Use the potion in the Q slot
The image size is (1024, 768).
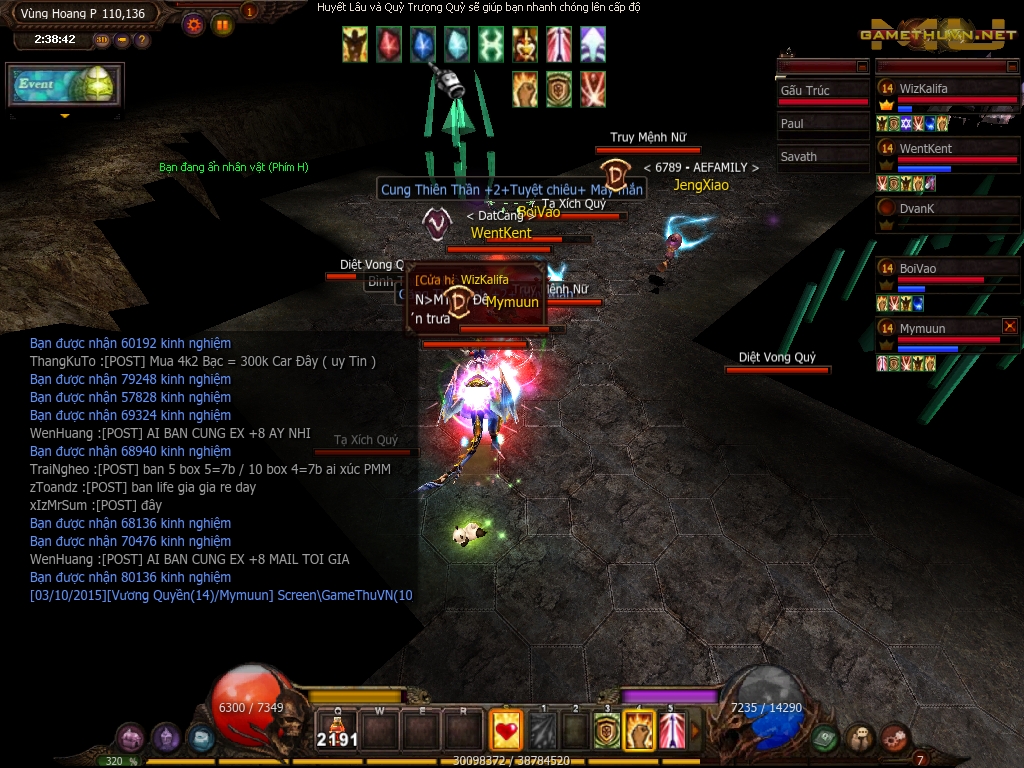(x=338, y=731)
